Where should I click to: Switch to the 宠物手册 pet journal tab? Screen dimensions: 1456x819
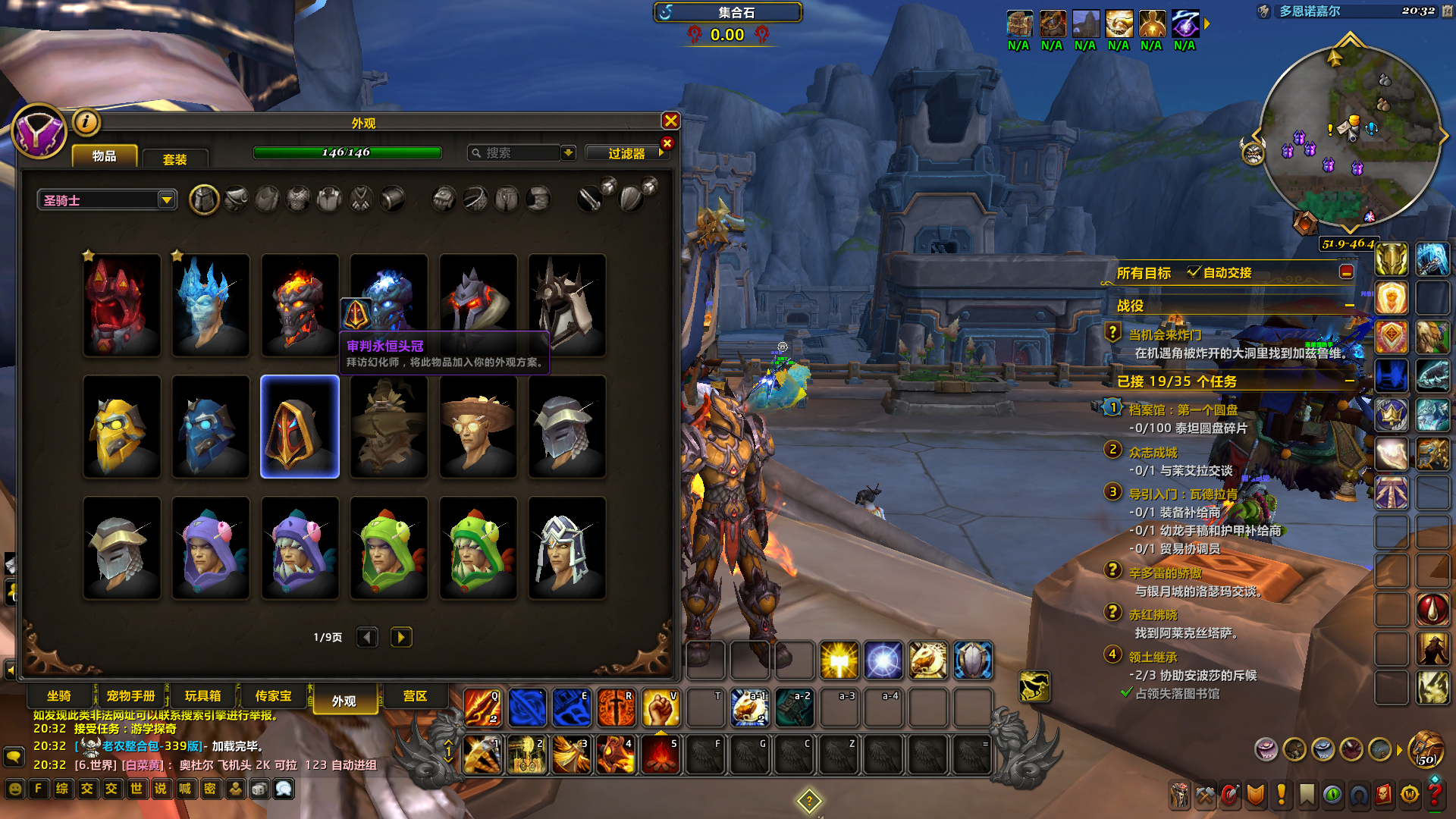130,696
